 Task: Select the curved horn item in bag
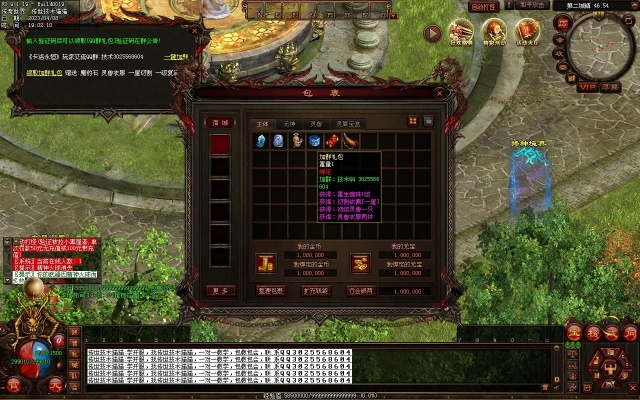pos(346,141)
